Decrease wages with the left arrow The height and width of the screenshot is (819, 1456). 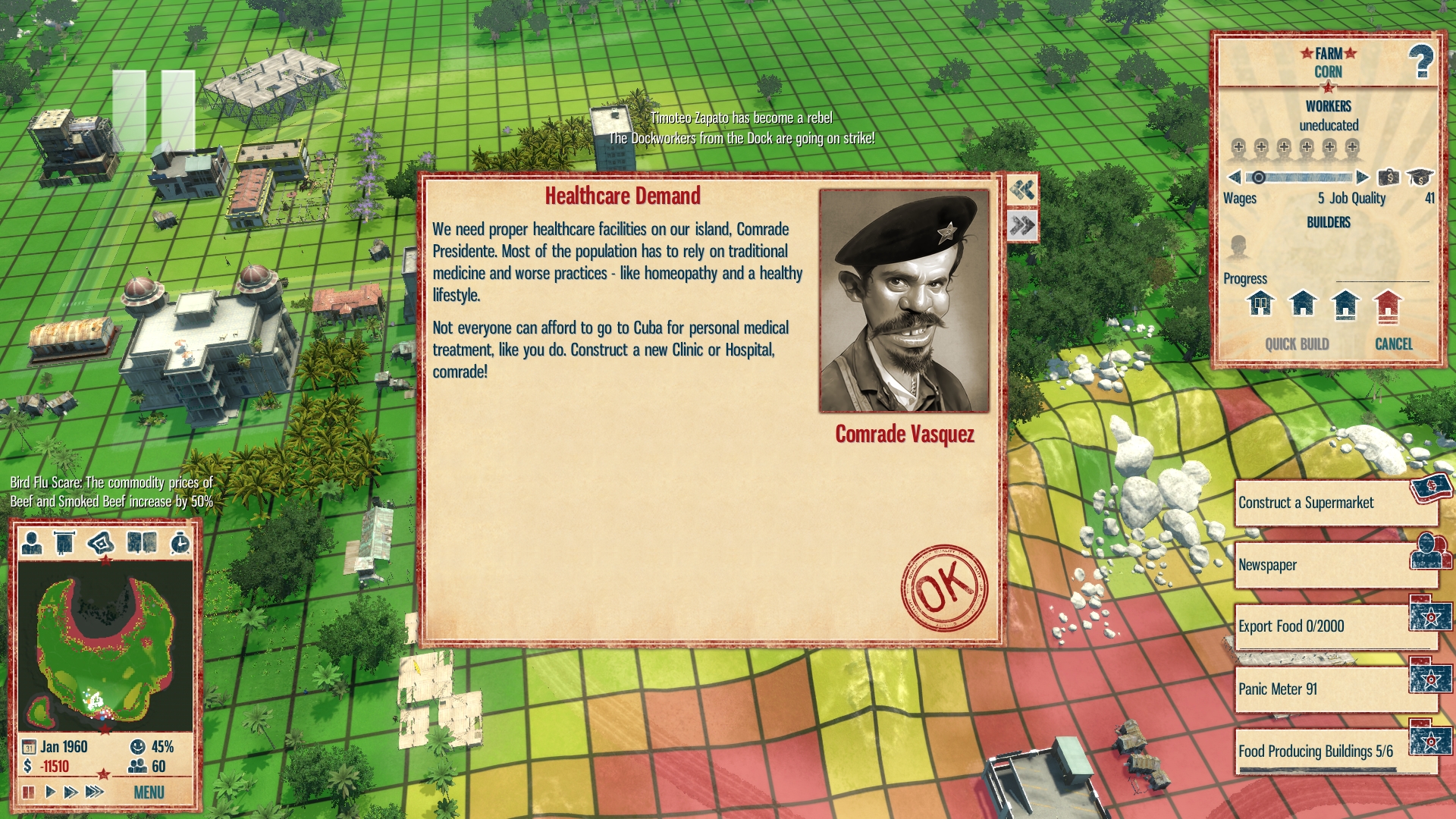pyautogui.click(x=1235, y=177)
